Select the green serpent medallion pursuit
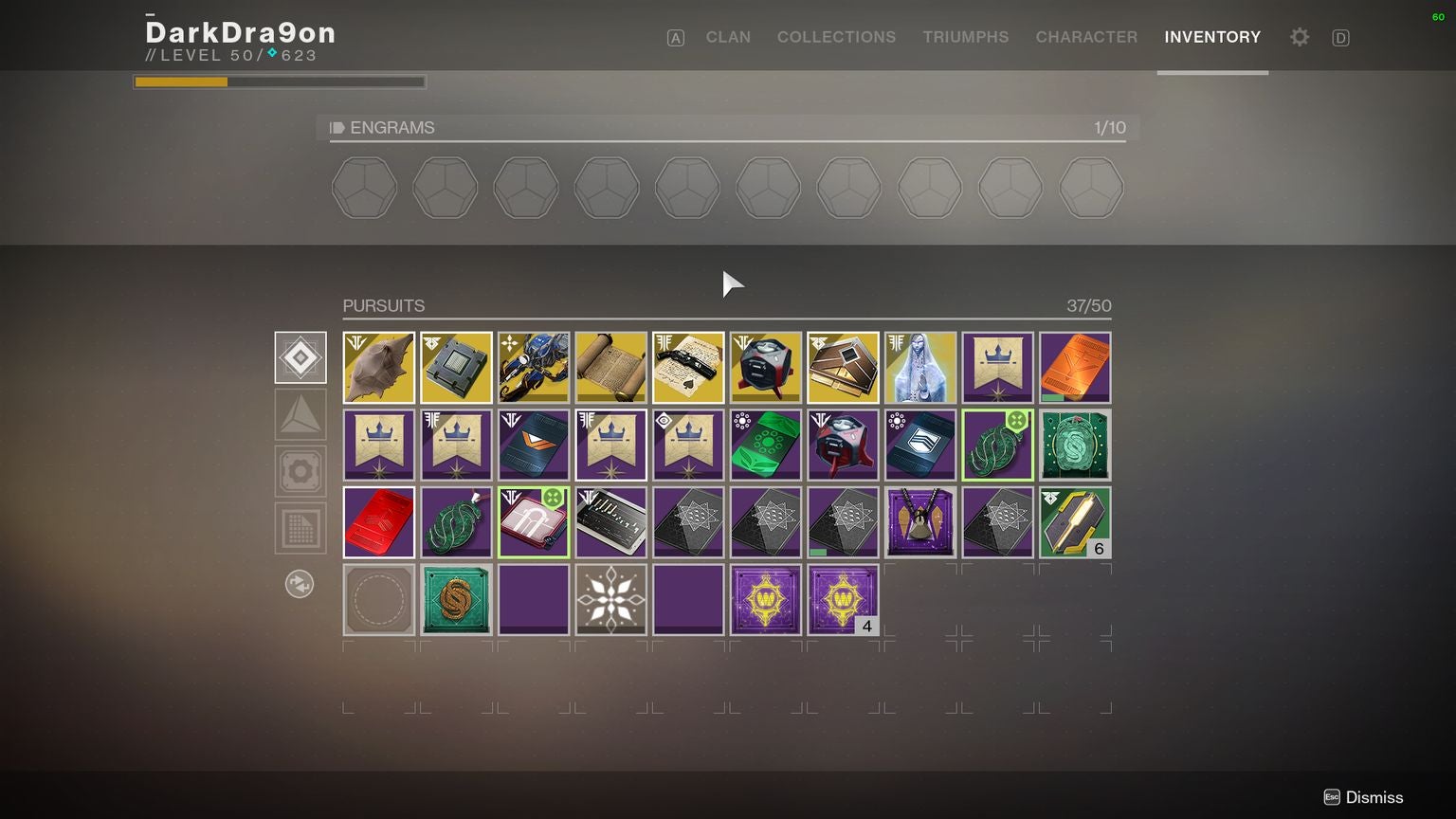This screenshot has height=819, width=1456. pos(456,521)
